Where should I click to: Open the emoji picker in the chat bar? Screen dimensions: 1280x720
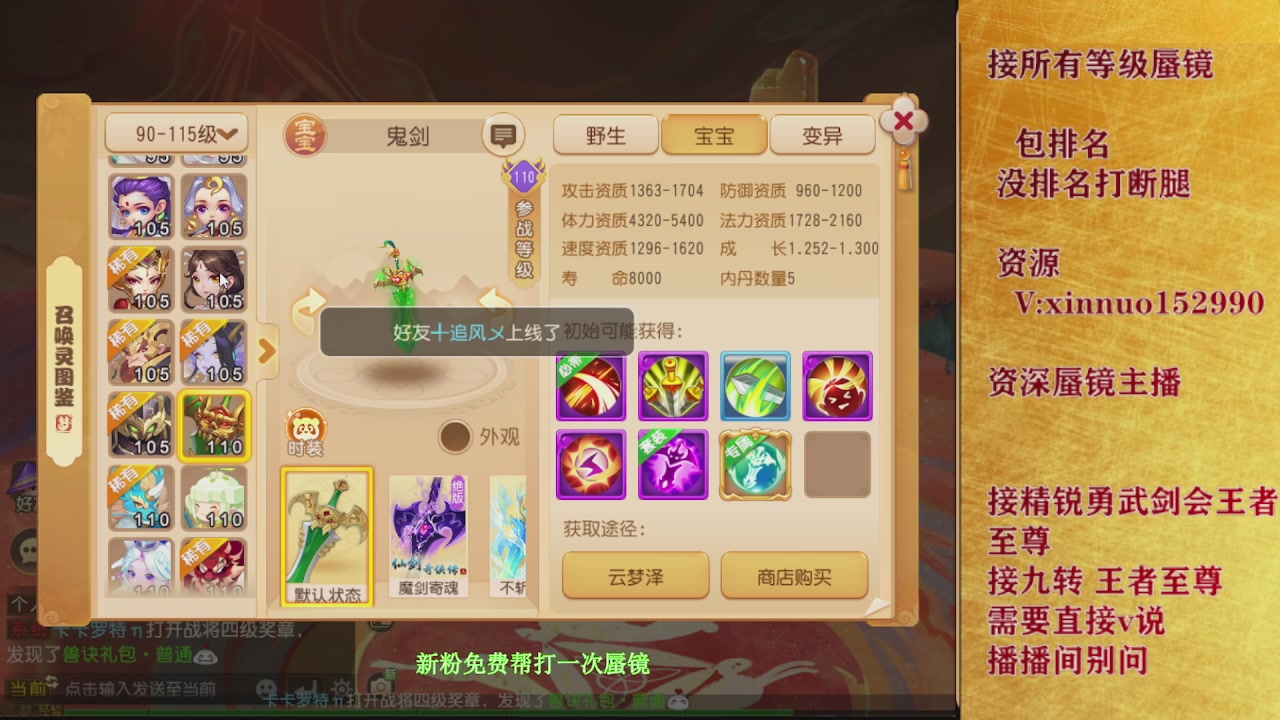265,686
